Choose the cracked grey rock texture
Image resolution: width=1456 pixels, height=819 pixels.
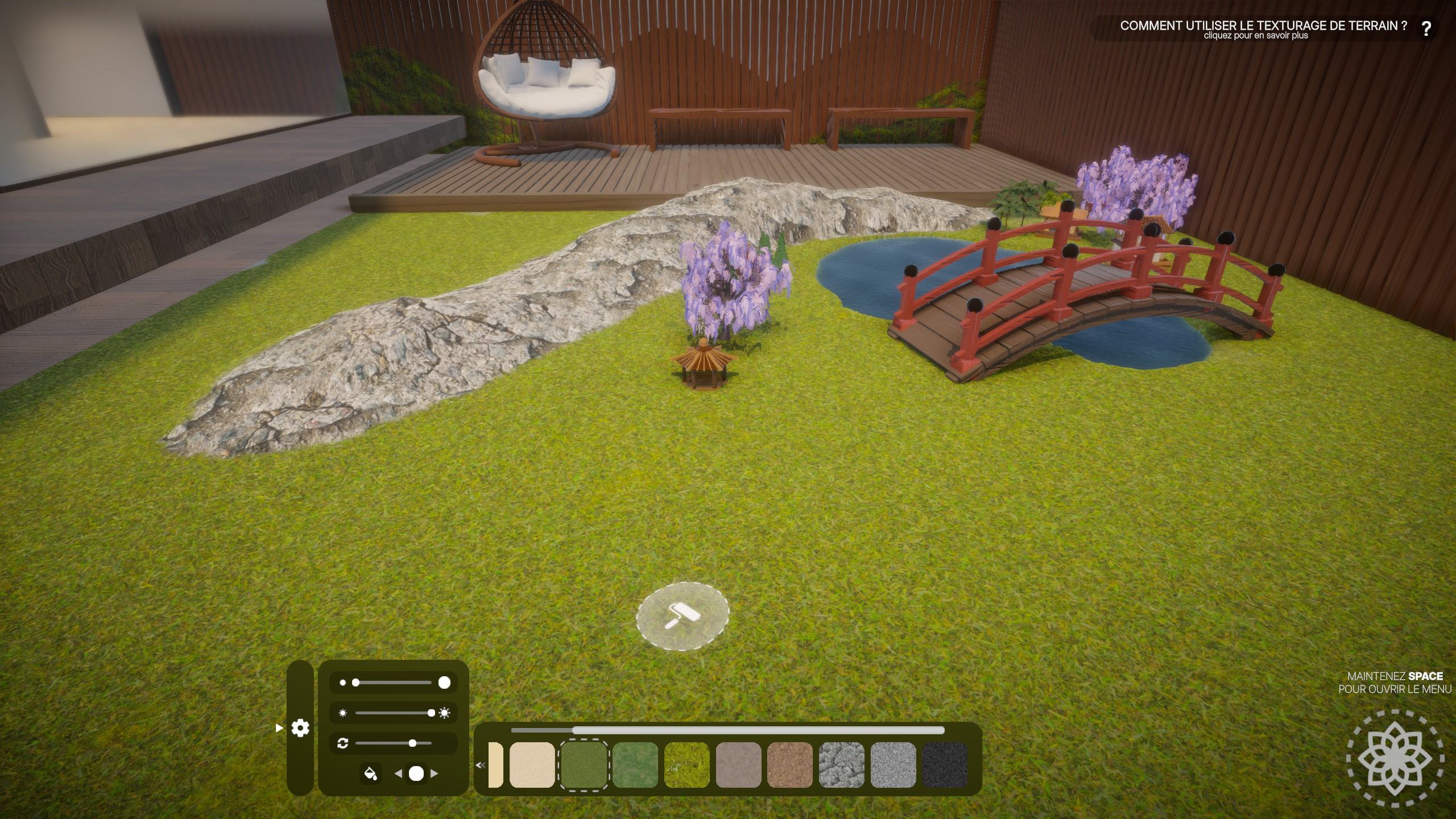[842, 766]
